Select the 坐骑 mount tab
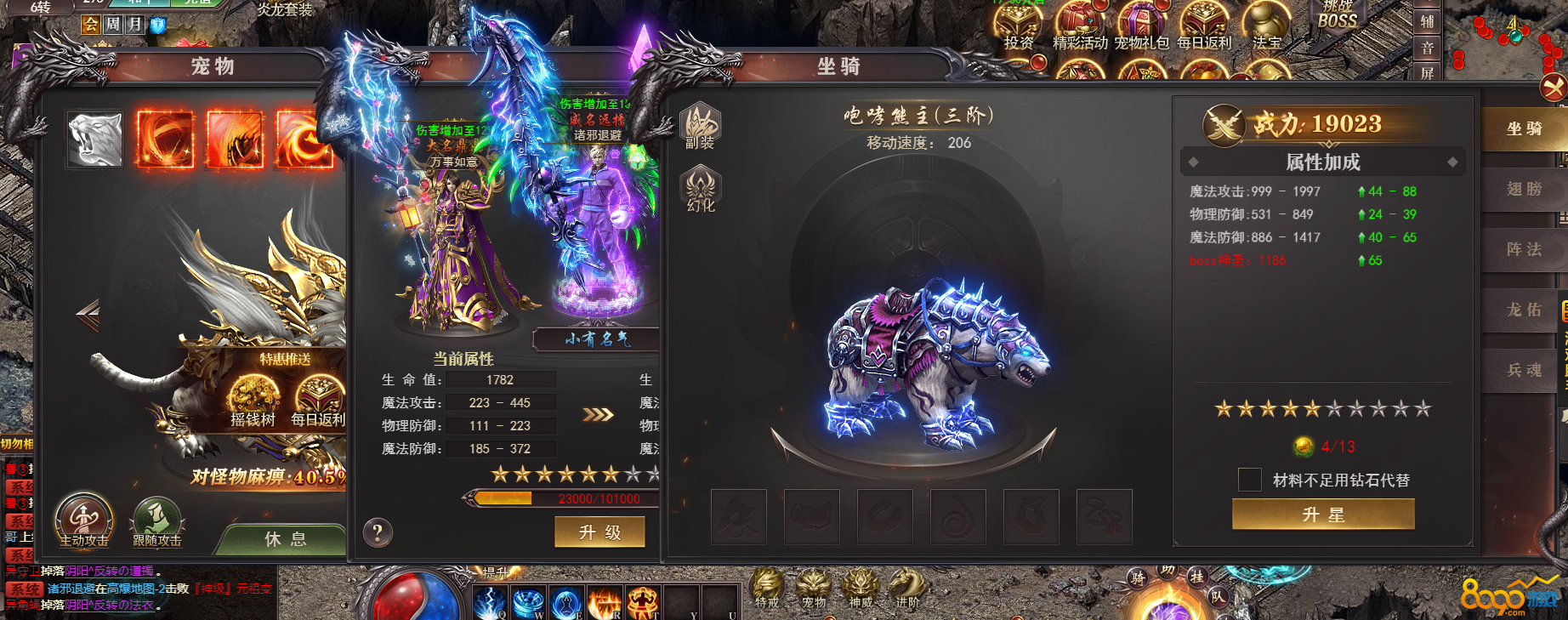 (1524, 128)
